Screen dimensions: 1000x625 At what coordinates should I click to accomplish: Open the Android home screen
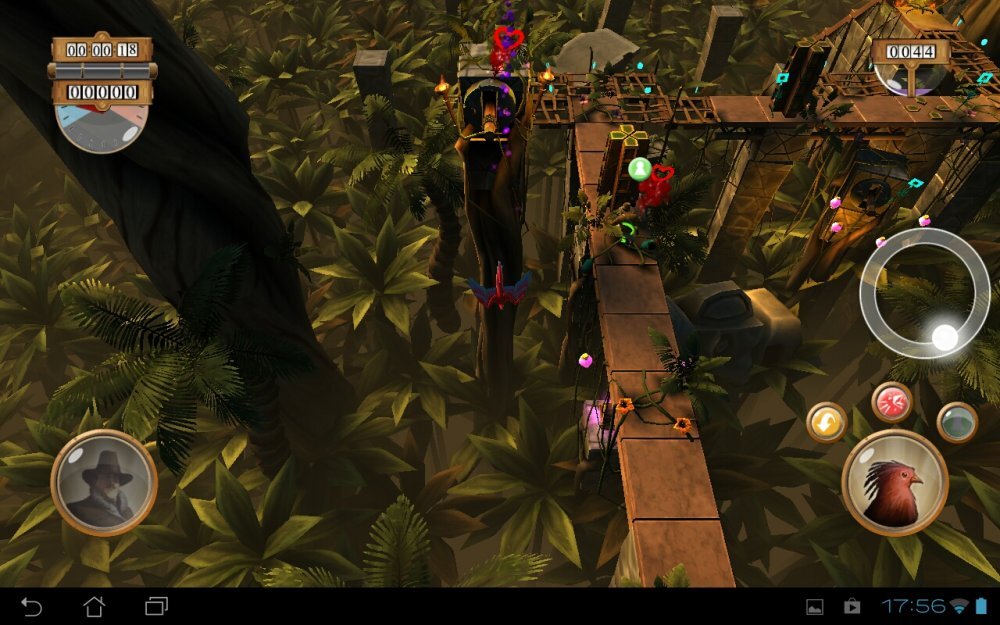point(94,606)
